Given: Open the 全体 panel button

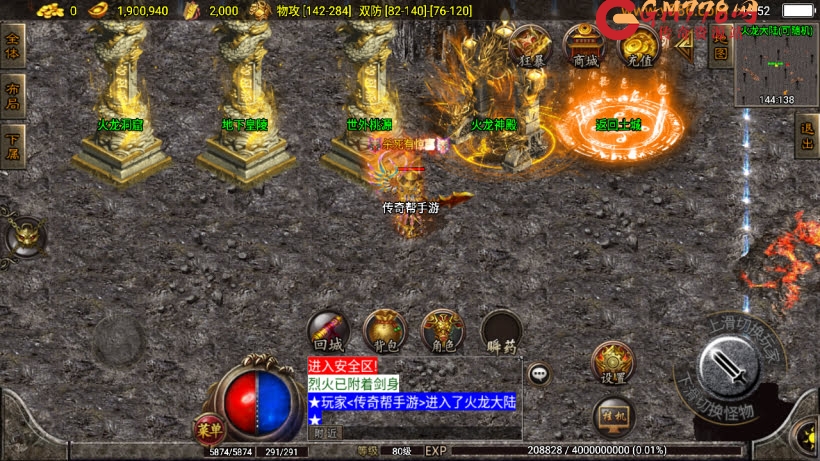Looking at the screenshot, I should 13,46.
